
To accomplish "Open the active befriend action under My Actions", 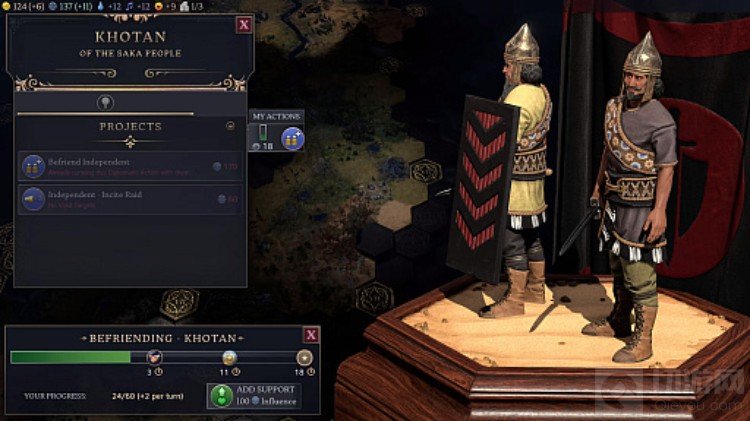I will click(x=292, y=138).
